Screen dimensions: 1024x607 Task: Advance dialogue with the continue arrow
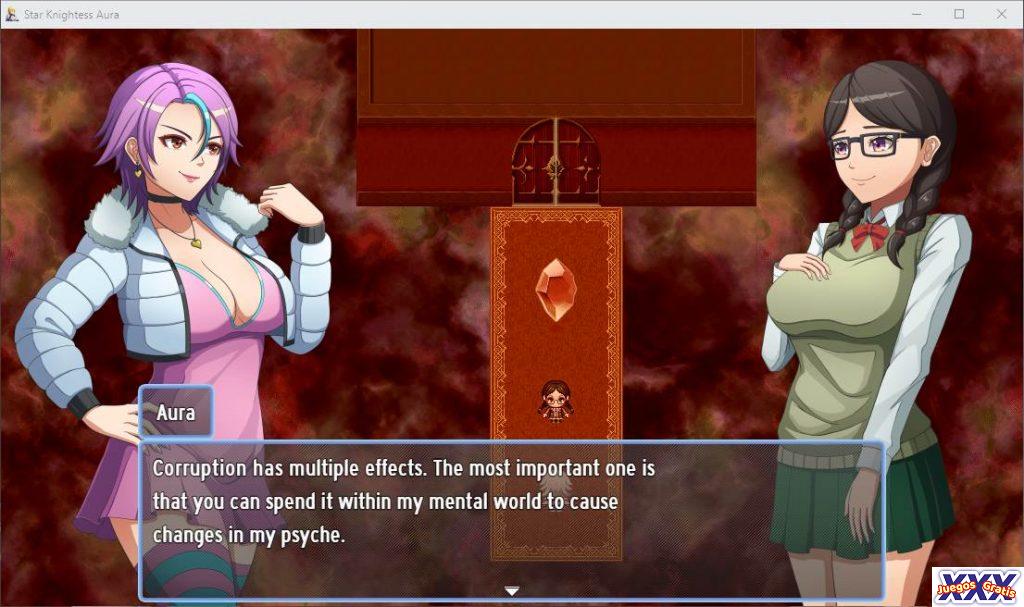tap(512, 591)
